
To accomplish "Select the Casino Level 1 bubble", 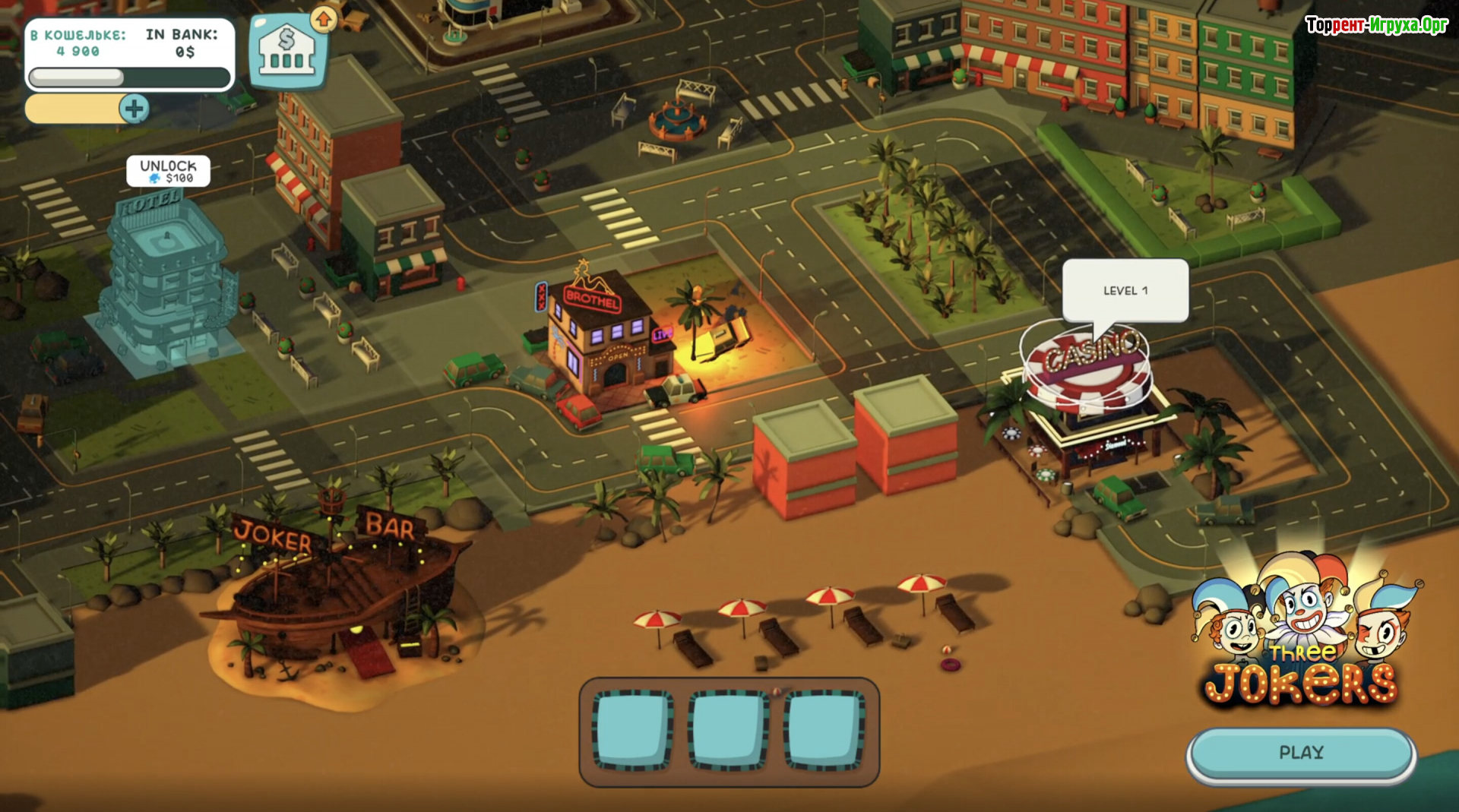I will pyautogui.click(x=1125, y=291).
